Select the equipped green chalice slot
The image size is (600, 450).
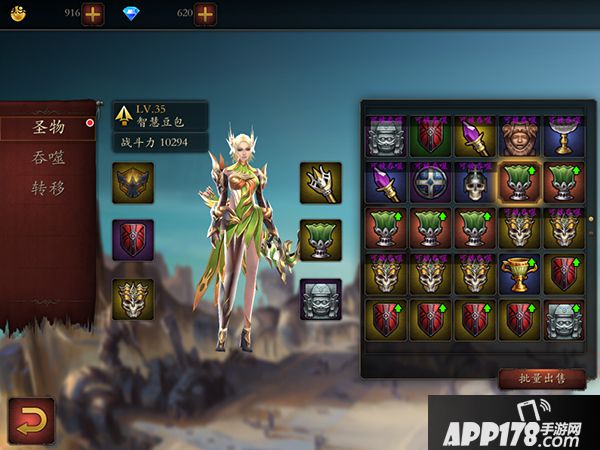coord(320,240)
